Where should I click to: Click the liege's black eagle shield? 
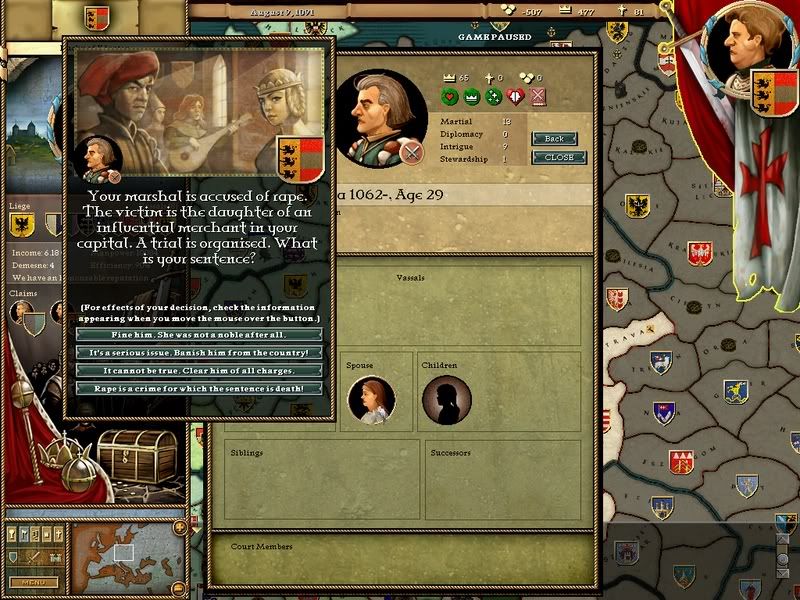pos(22,227)
